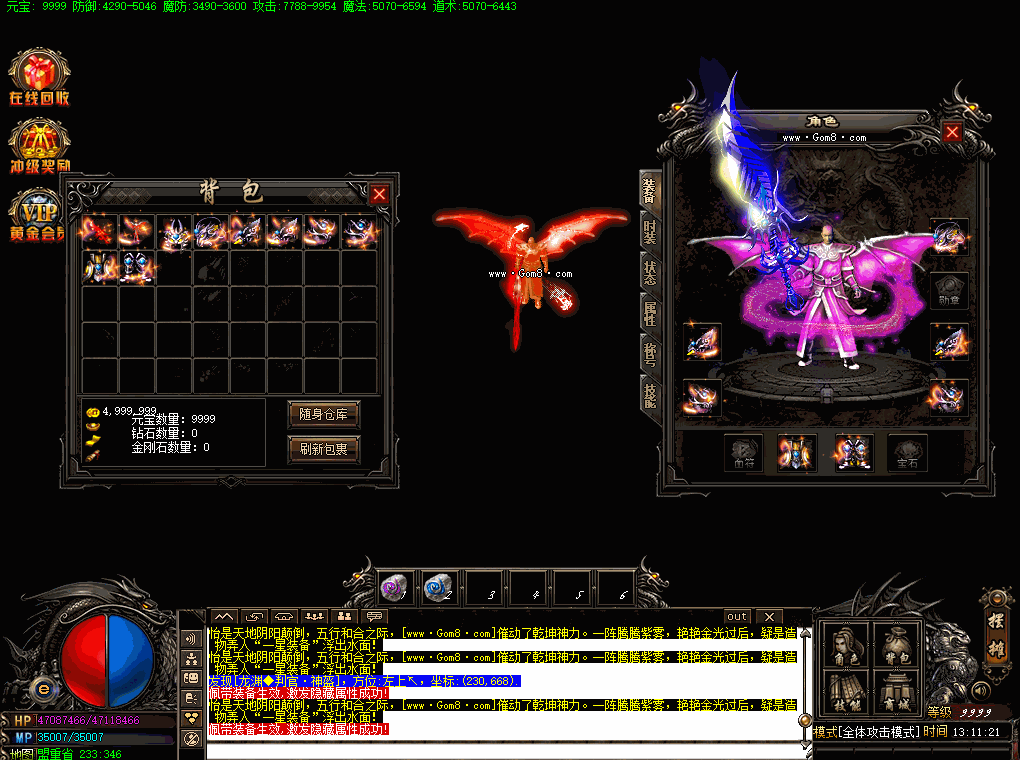The image size is (1020, 760).
Task: Click the 刷新包裹 refresh bag button
Action: point(323,449)
